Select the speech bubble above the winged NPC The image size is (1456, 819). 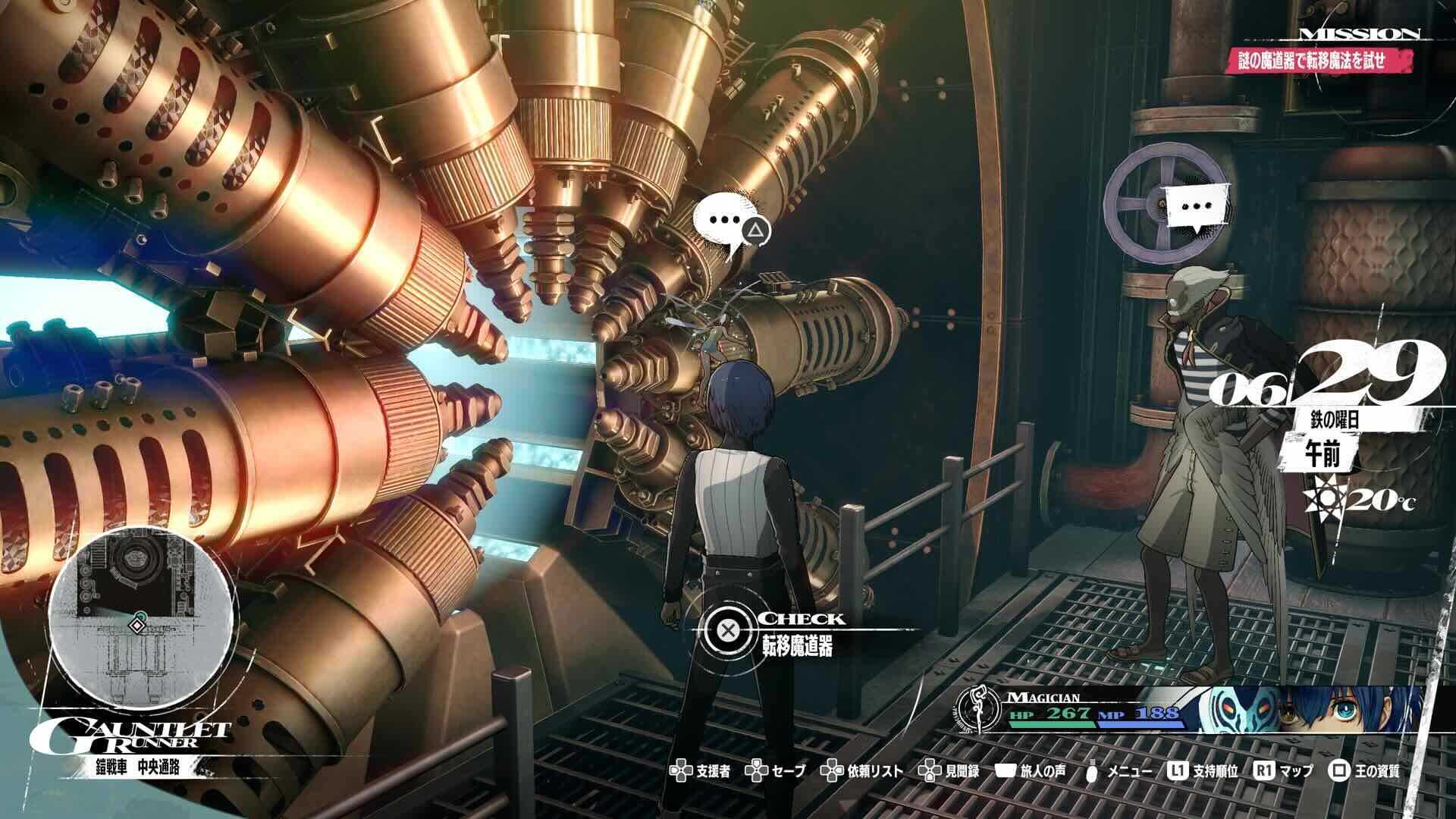click(x=1197, y=207)
